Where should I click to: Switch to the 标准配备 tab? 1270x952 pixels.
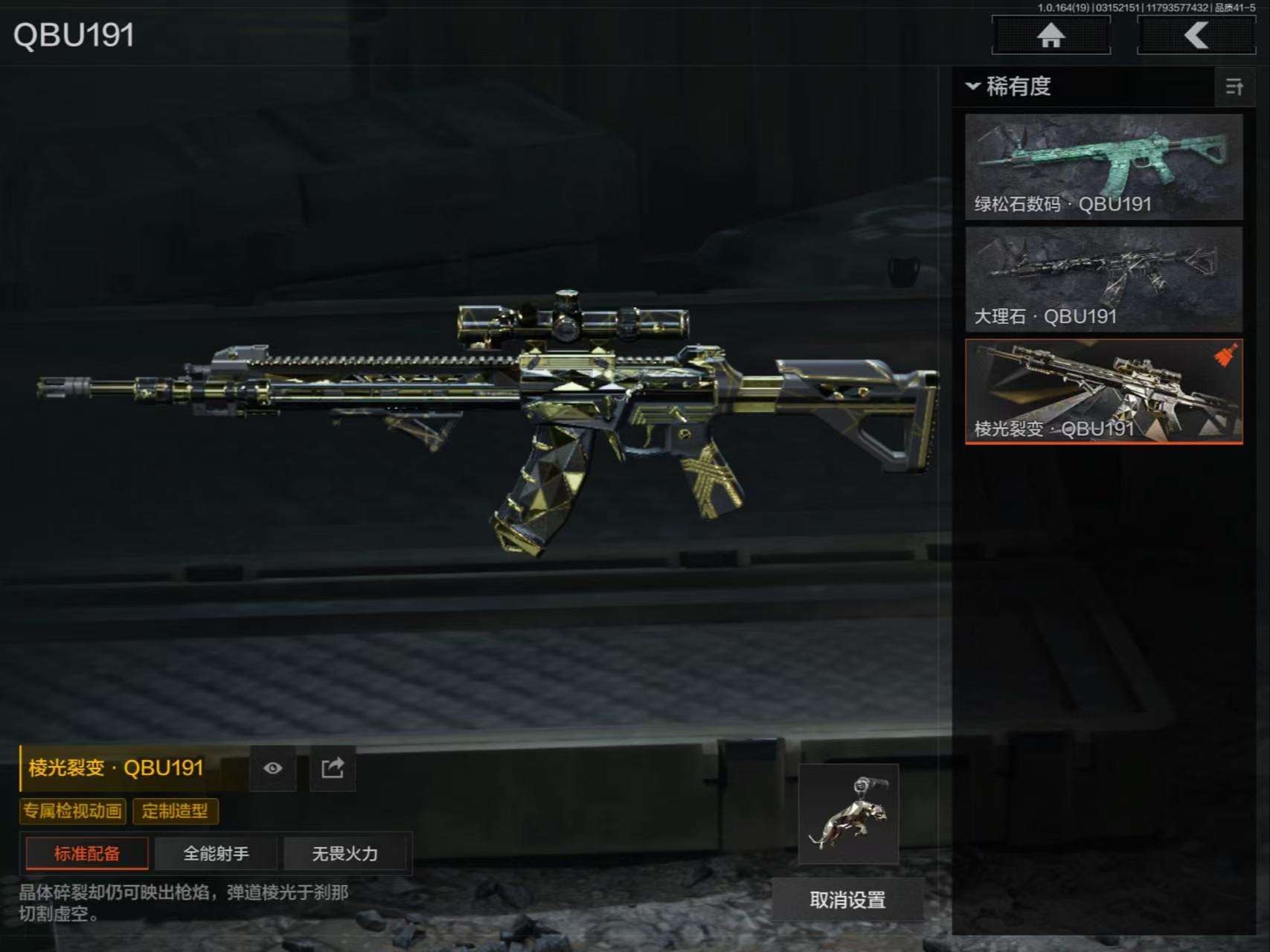coord(87,853)
